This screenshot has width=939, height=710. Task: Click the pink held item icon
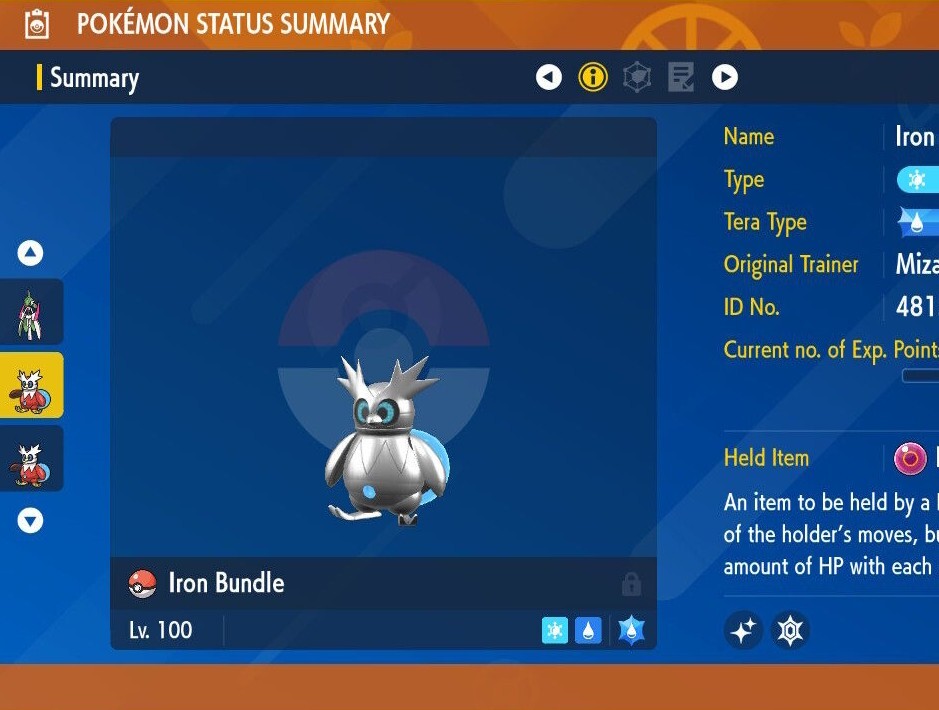tap(910, 459)
